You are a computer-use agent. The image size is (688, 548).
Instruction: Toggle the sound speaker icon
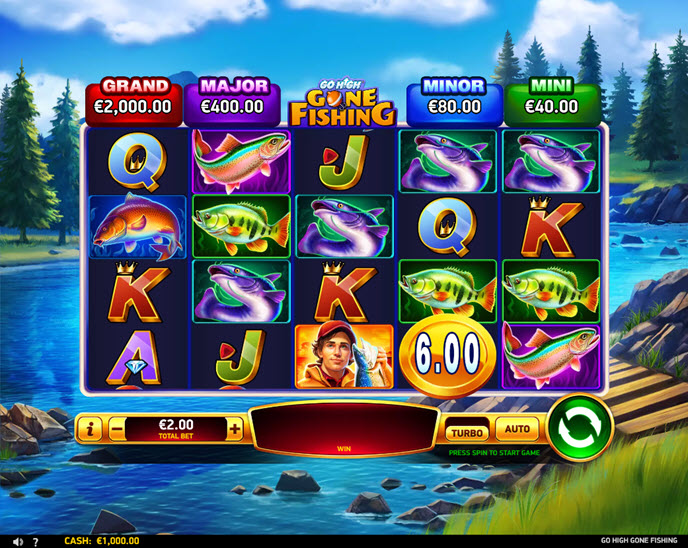(19, 541)
